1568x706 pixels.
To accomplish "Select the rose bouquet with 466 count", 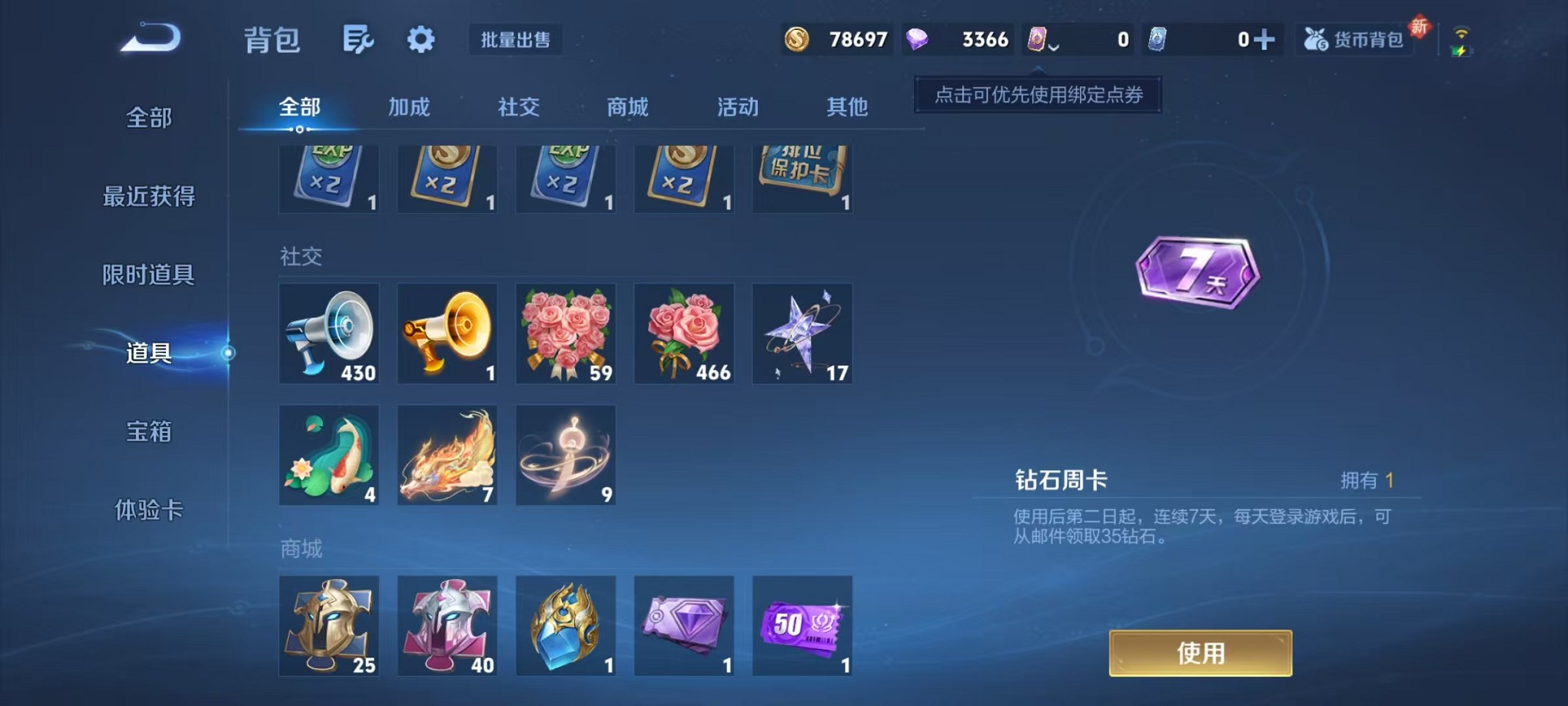I will tap(684, 334).
